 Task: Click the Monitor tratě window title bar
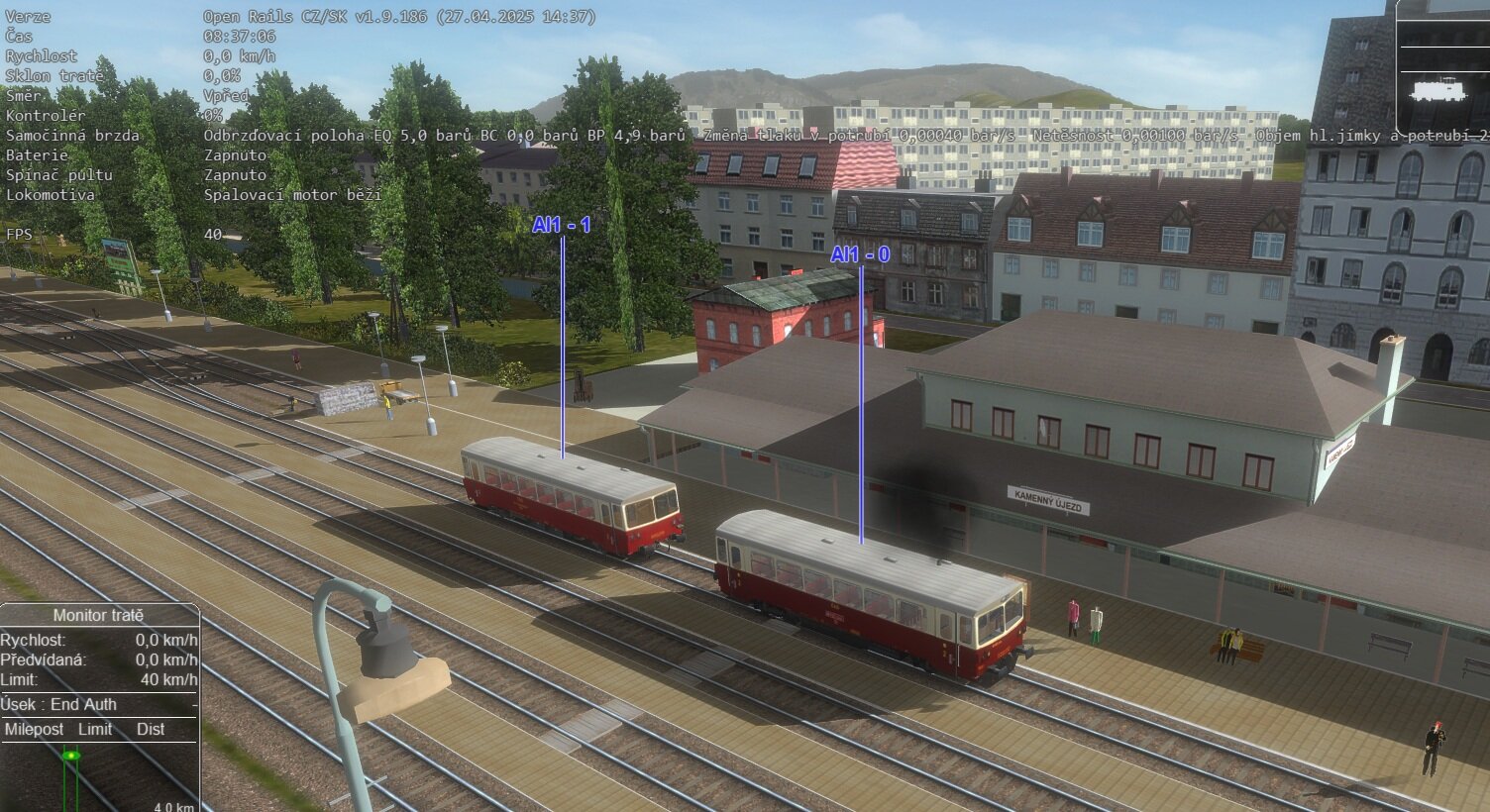click(98, 615)
